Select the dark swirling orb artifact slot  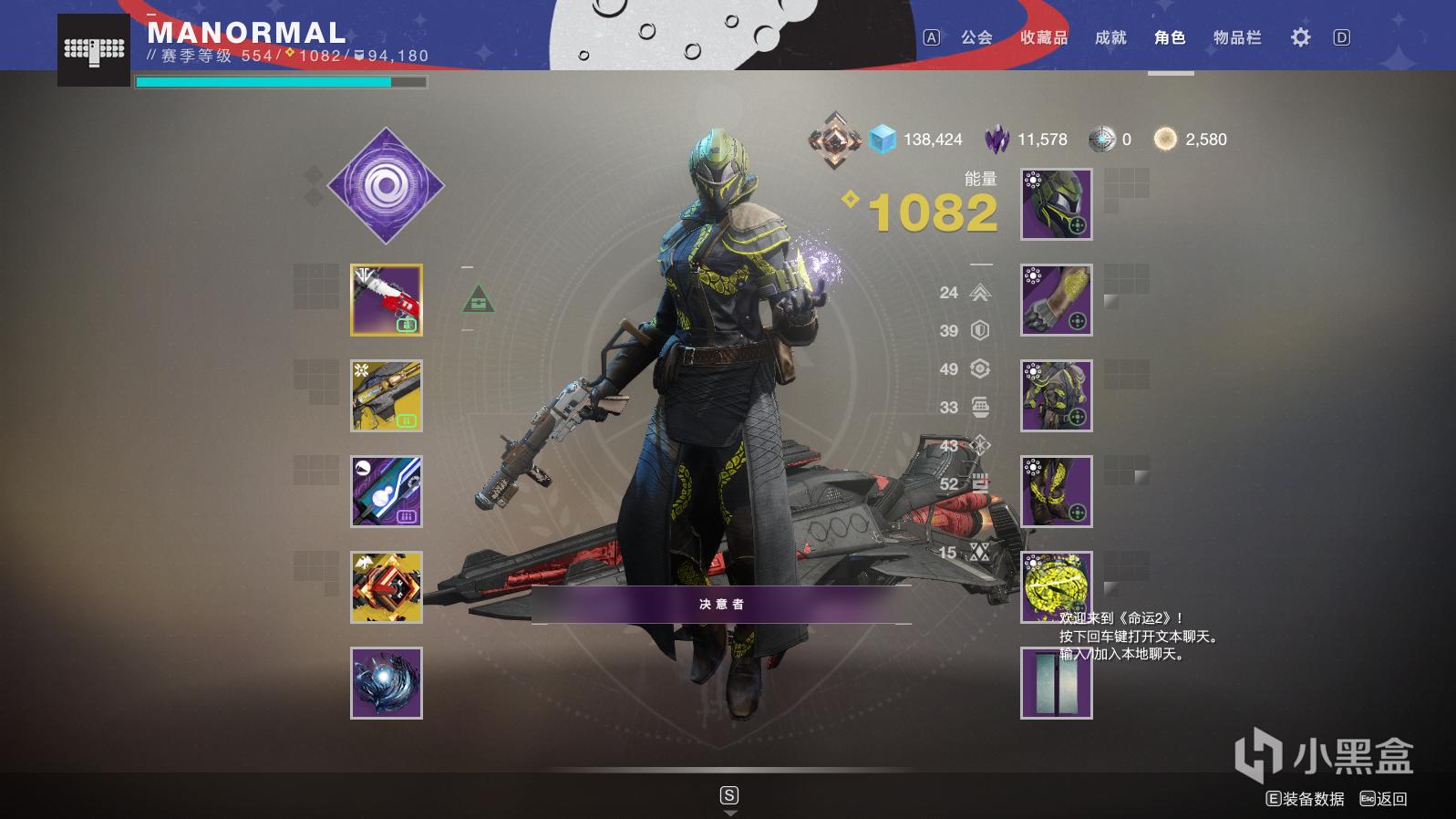pyautogui.click(x=387, y=683)
